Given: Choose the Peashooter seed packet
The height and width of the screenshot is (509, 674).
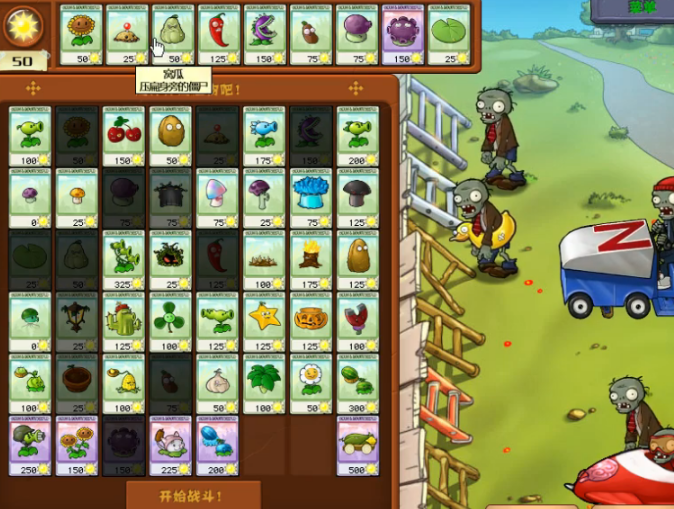Looking at the screenshot, I should [29, 137].
